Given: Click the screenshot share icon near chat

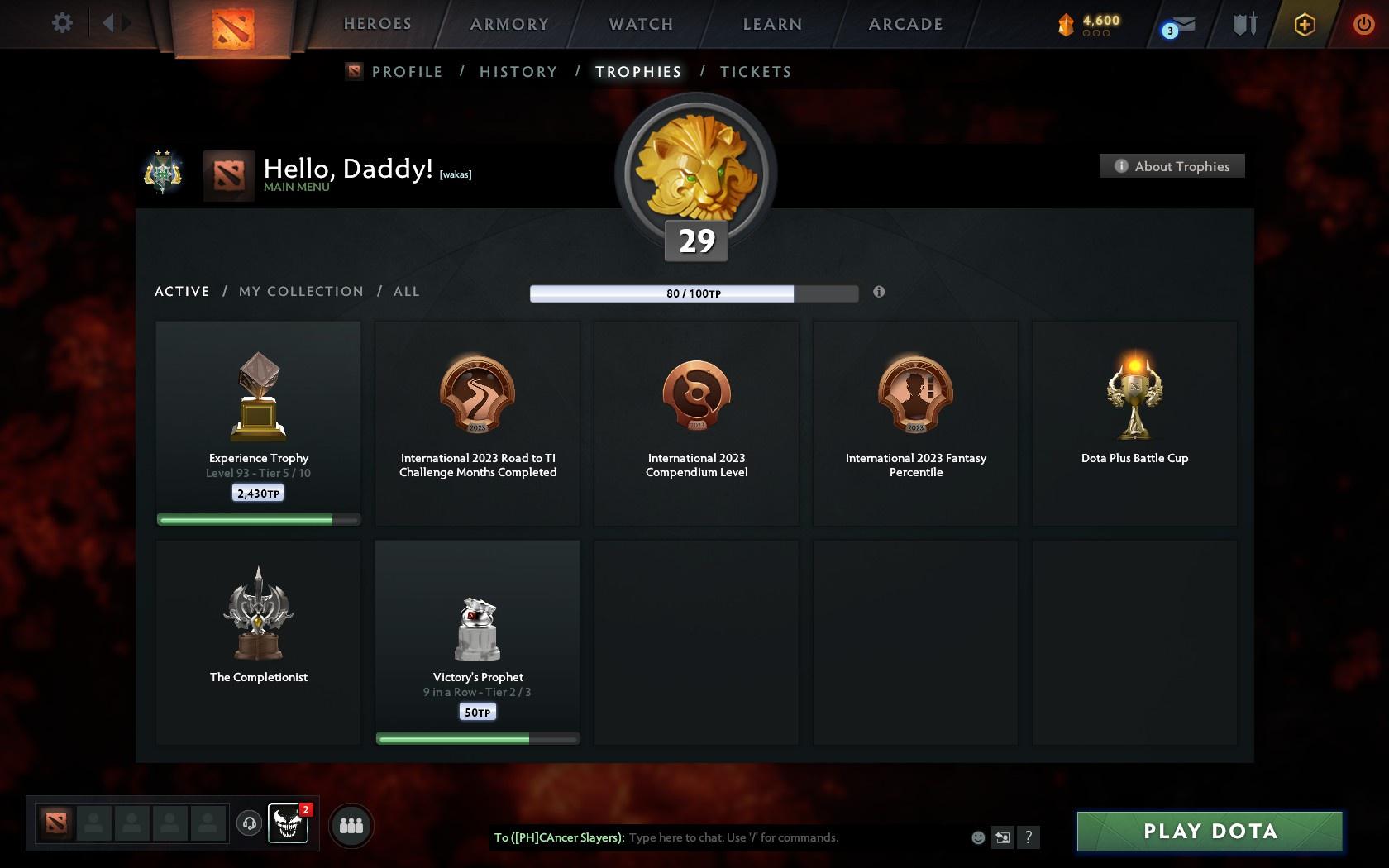Looking at the screenshot, I should tap(1002, 837).
